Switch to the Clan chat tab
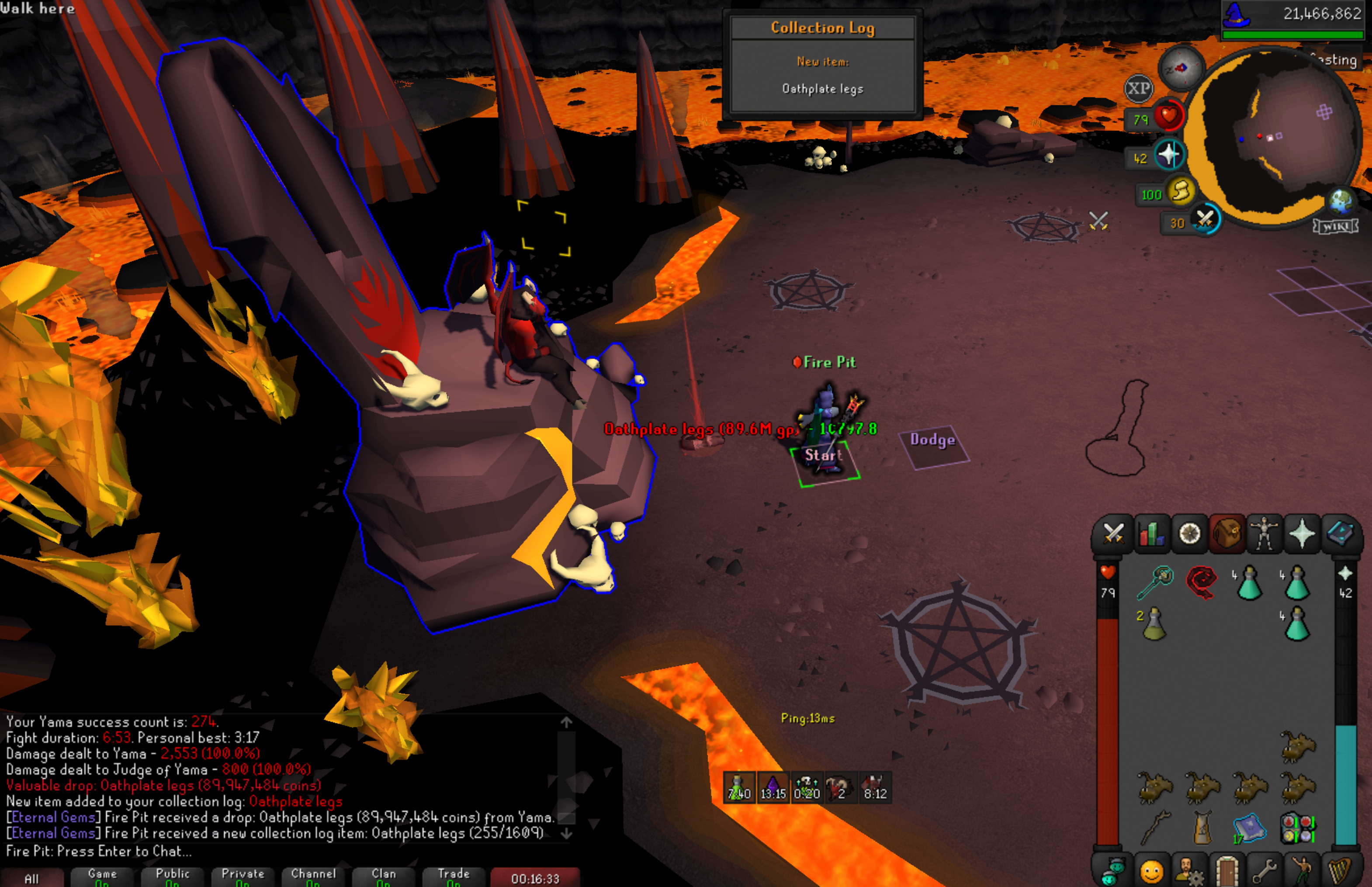Viewport: 1372px width, 887px height. tap(384, 877)
